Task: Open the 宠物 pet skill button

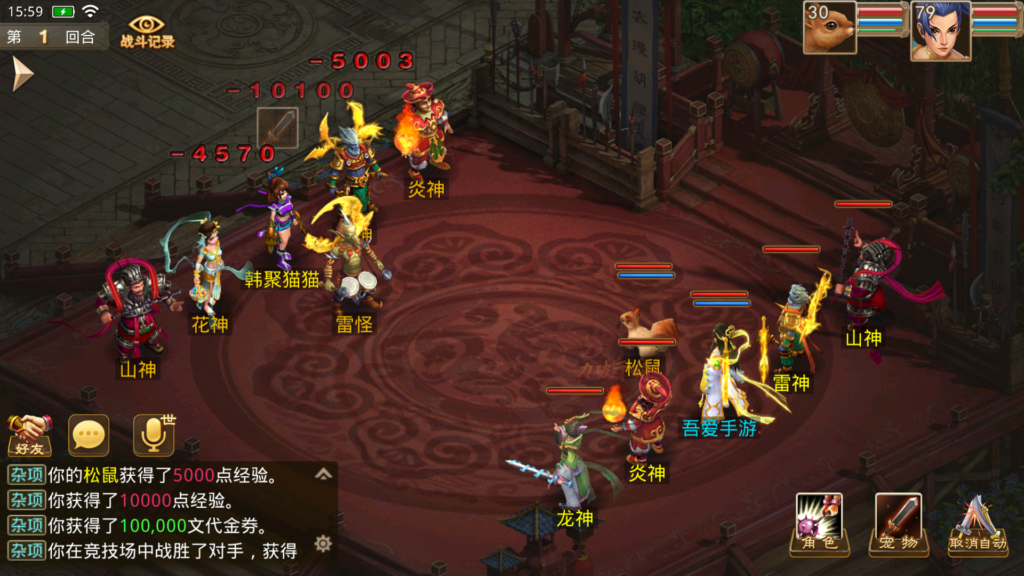Action: pos(896,524)
